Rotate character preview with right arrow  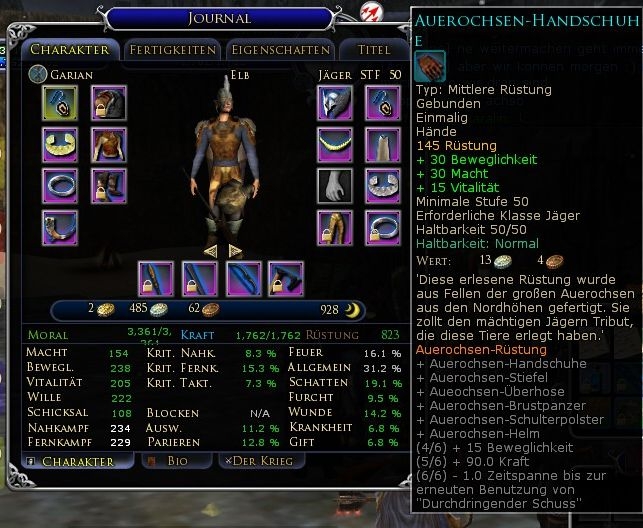pos(235,250)
